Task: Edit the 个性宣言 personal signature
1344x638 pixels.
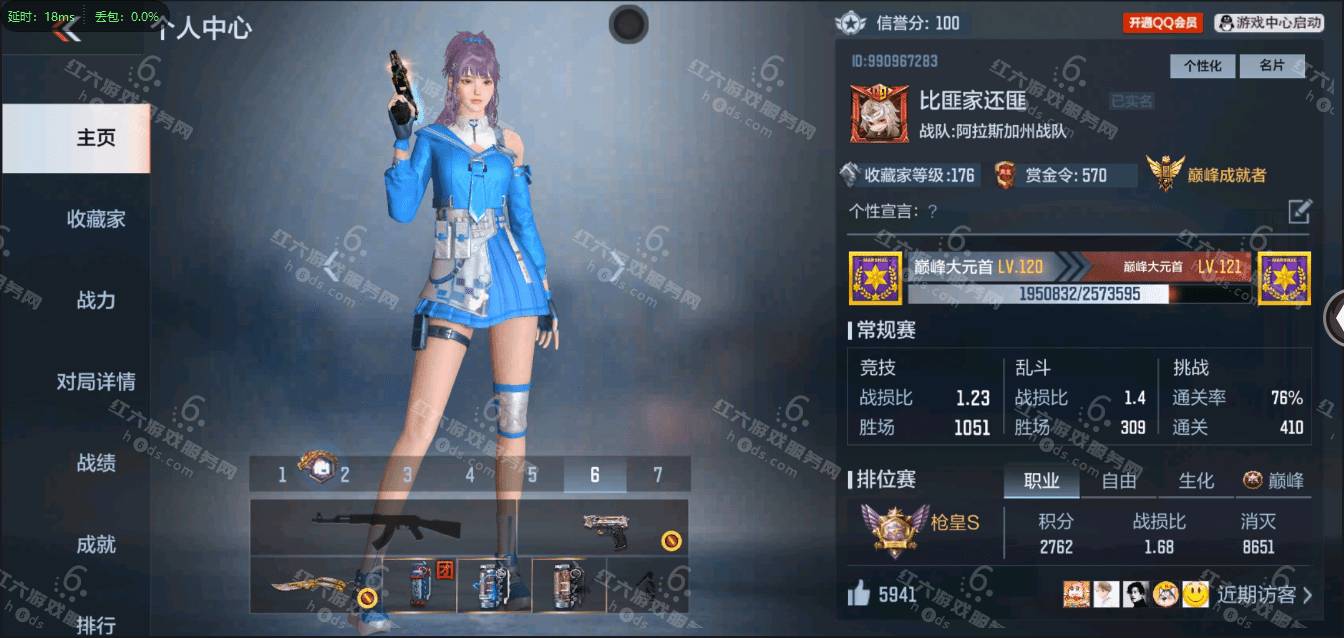Action: coord(1298,211)
